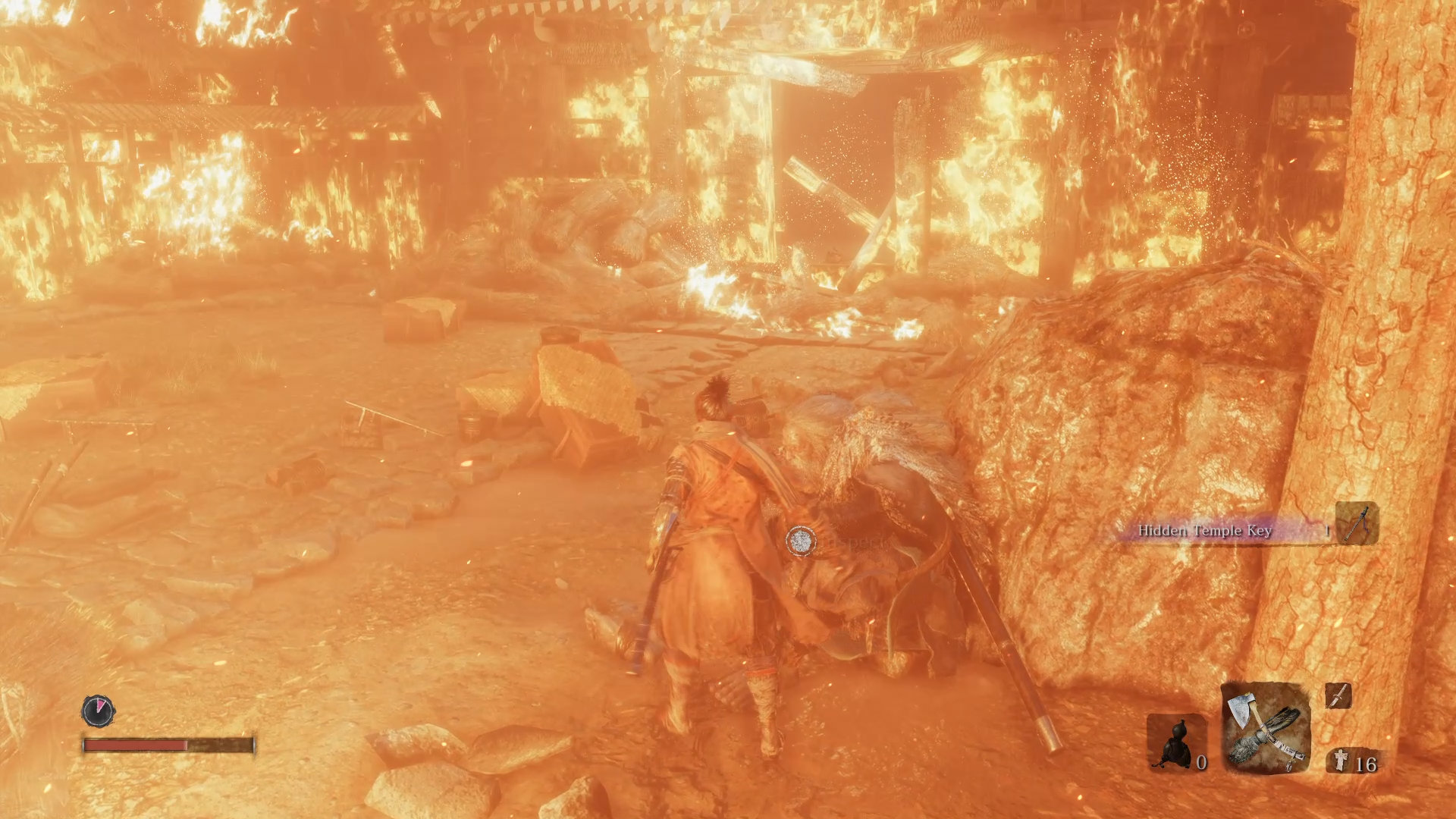Click the empty square slot holding the sword icon

(x=1338, y=695)
